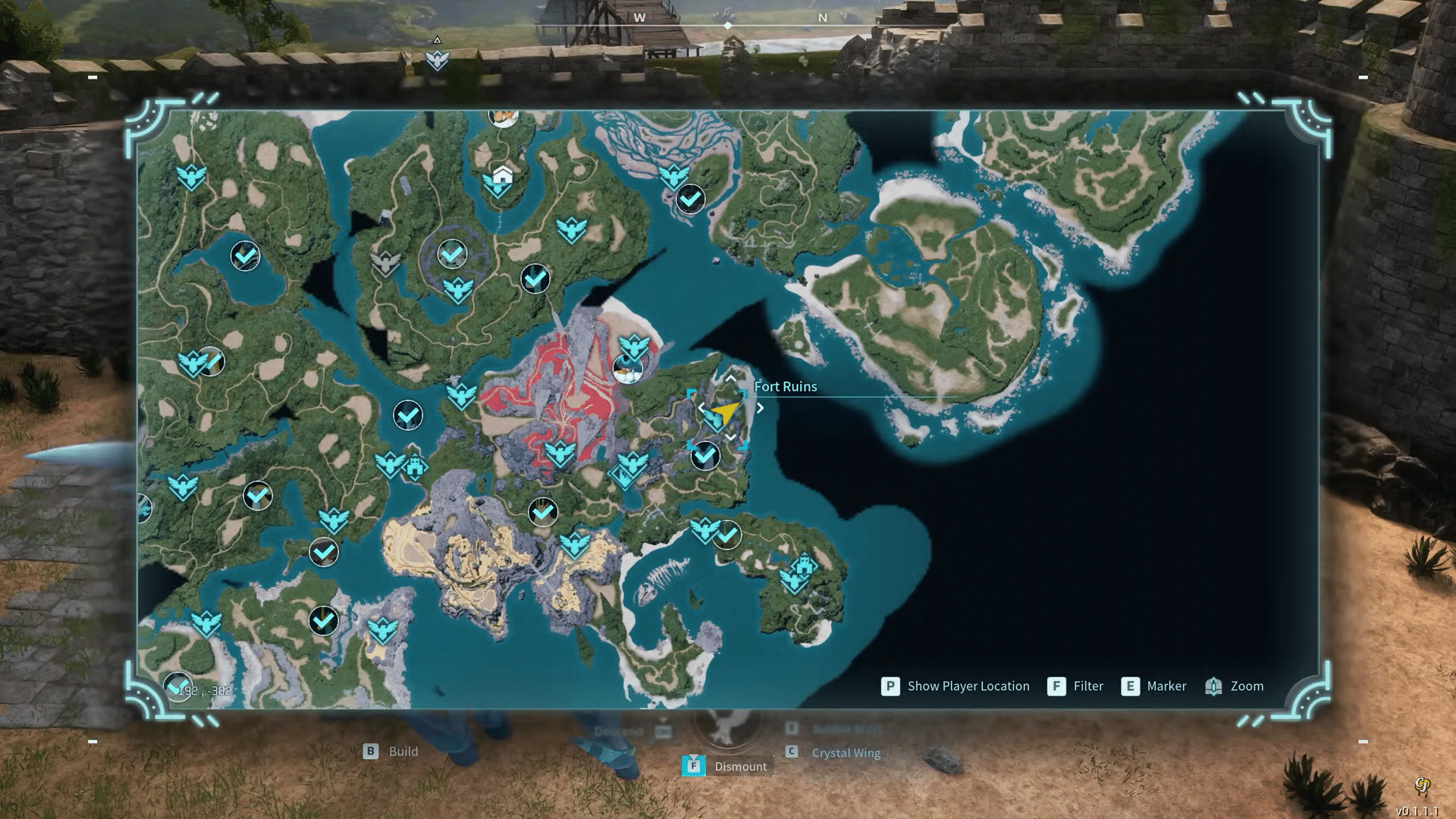Click the egg incubator map marker
This screenshot has height=819, width=1456.
(629, 369)
